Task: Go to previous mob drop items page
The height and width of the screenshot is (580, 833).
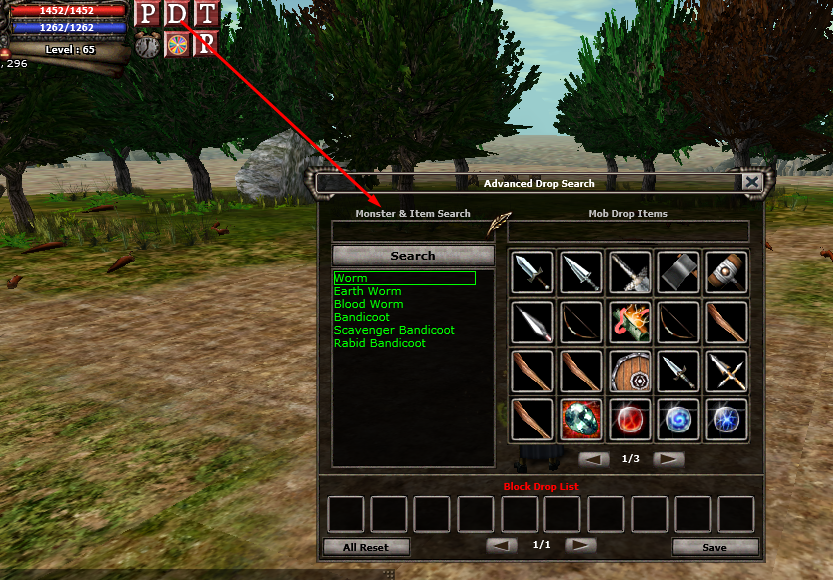Action: pyautogui.click(x=594, y=459)
